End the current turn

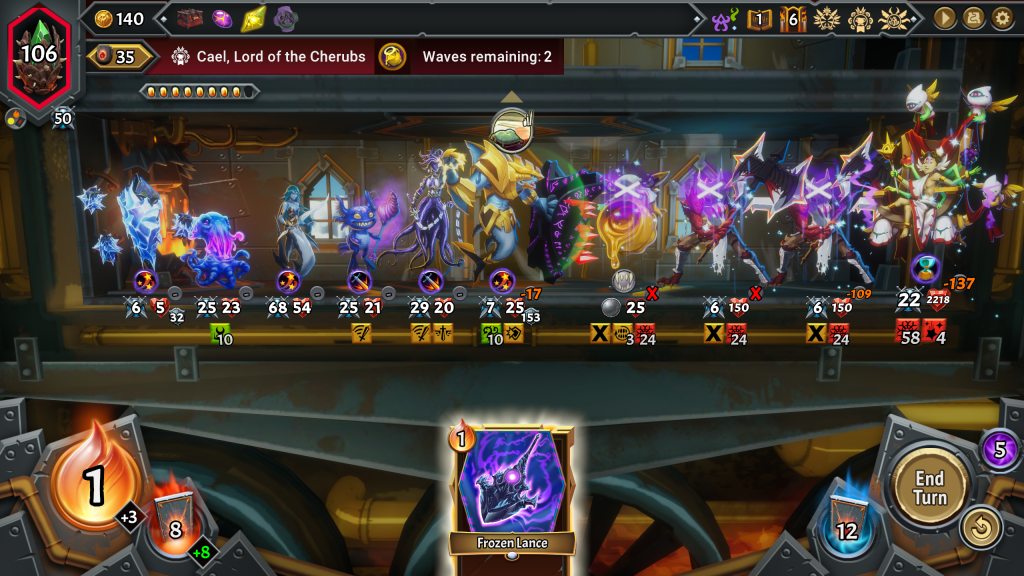point(929,487)
